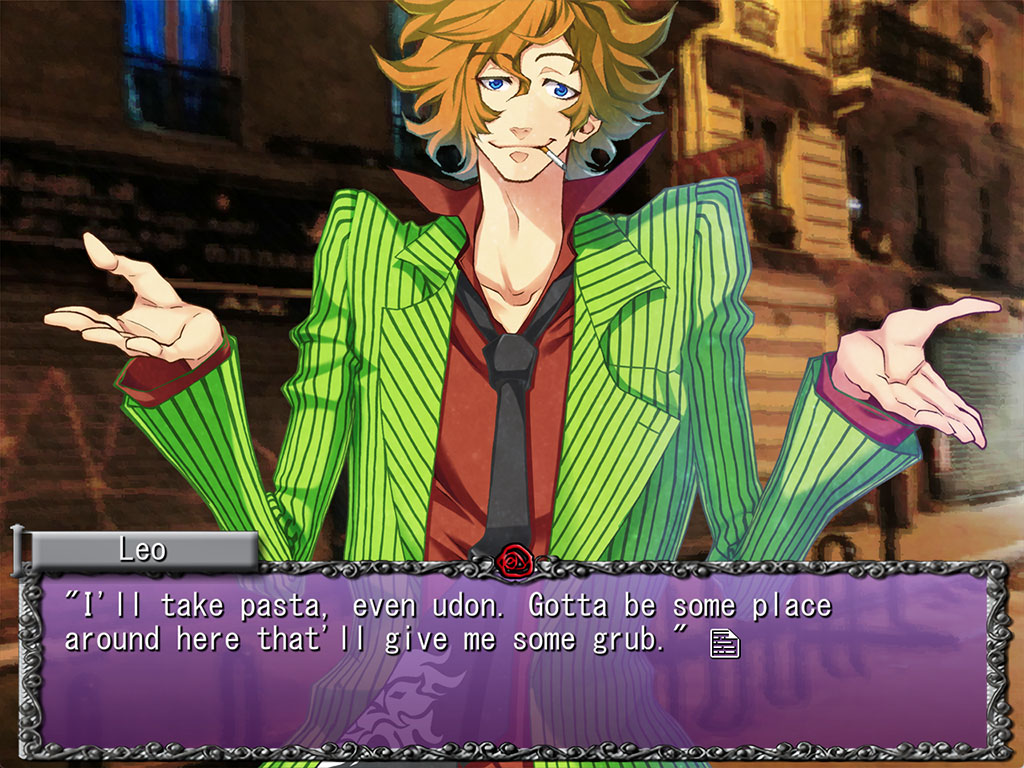Click the page icon to advance dialogue
This screenshot has width=1024, height=768.
coord(725,643)
